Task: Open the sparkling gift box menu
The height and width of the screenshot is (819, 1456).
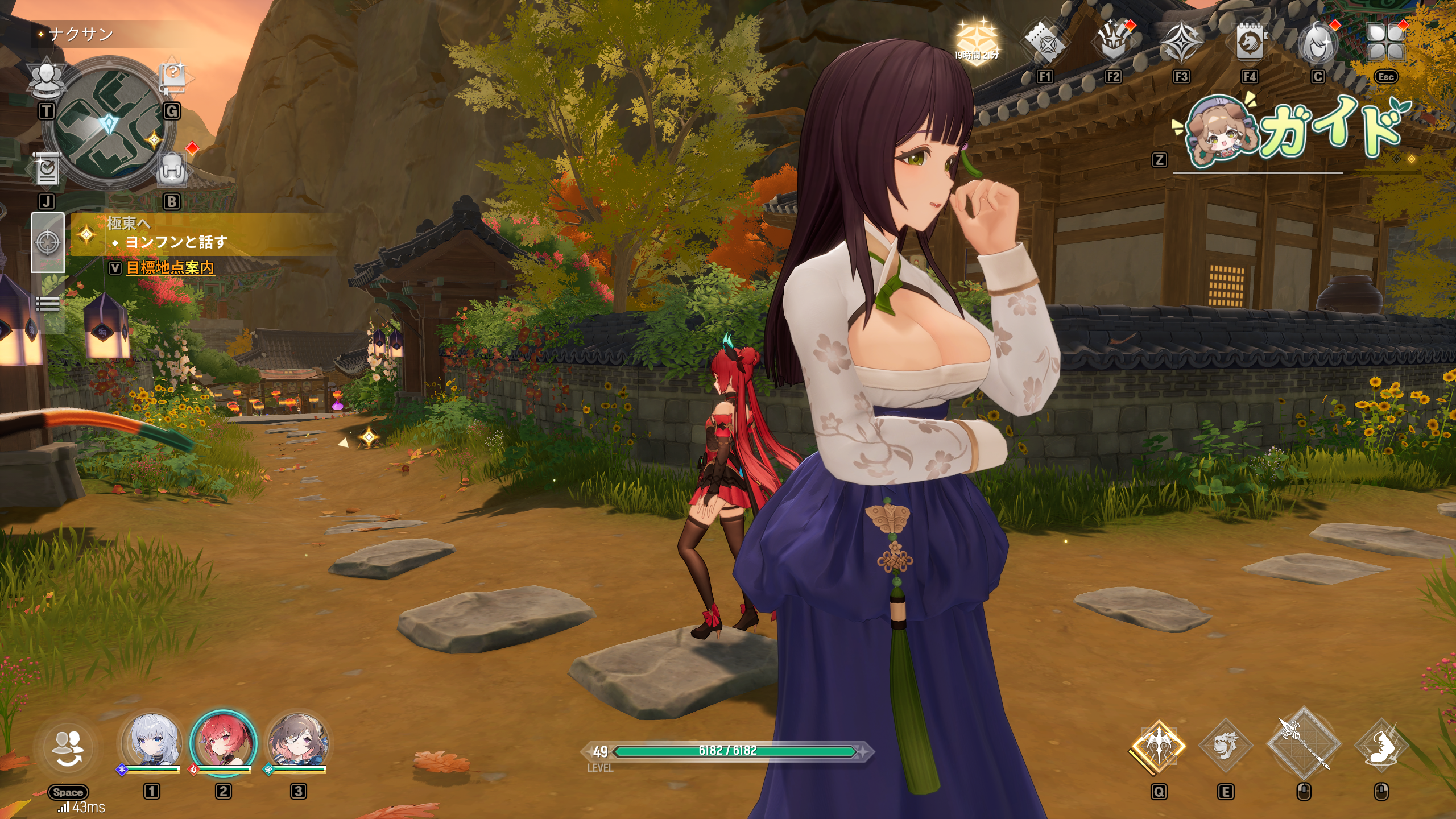Action: [x=1113, y=42]
